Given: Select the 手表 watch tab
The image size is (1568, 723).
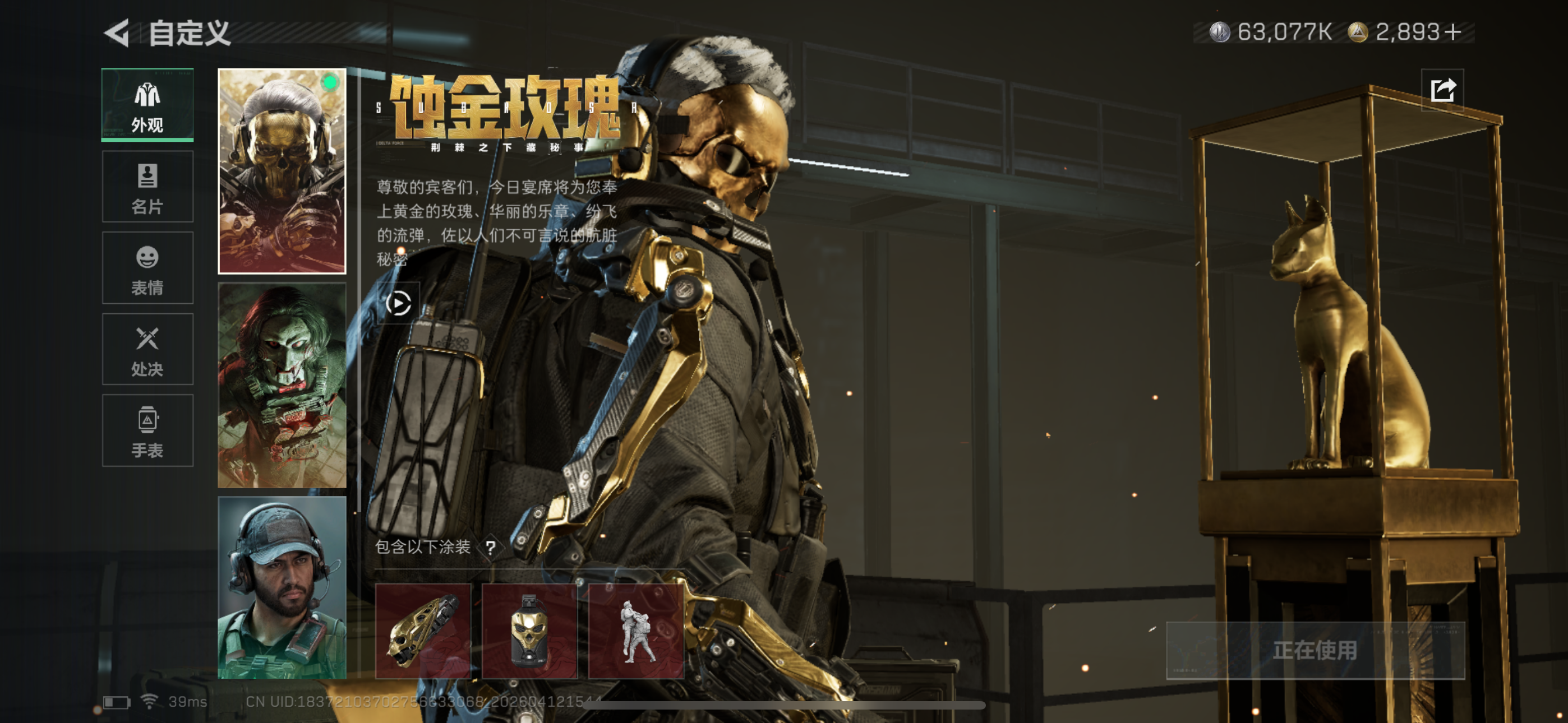Looking at the screenshot, I should coord(147,430).
